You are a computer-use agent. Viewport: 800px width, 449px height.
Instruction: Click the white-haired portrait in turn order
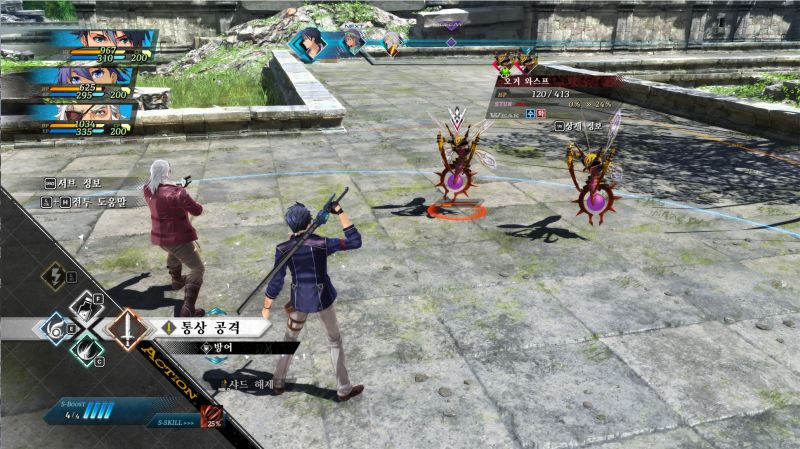[353, 41]
